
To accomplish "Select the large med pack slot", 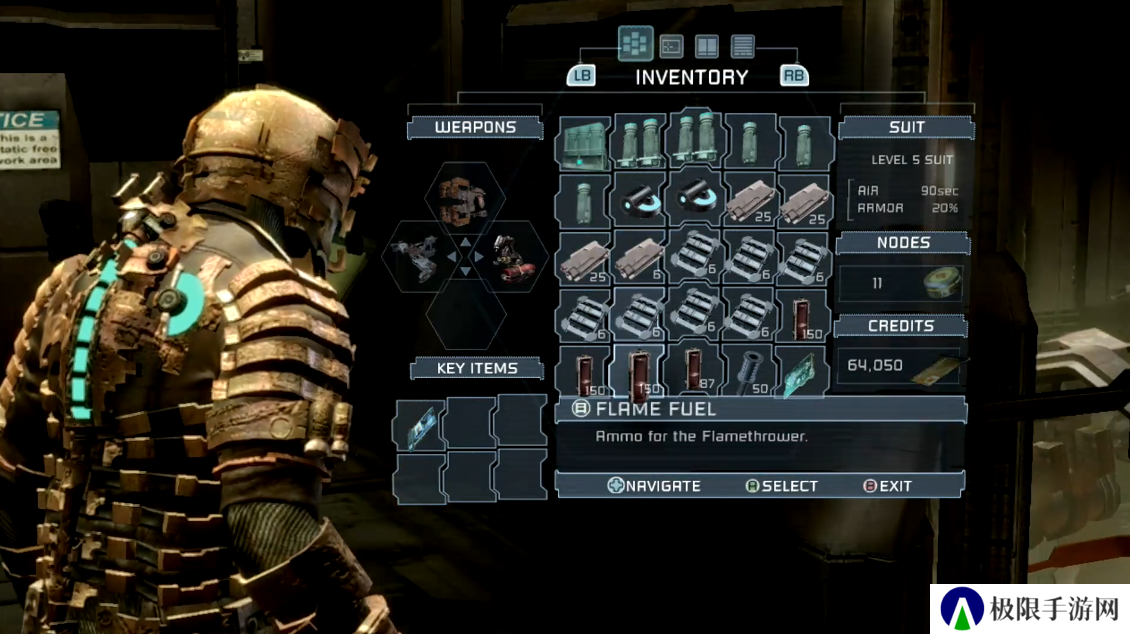I will [x=583, y=144].
